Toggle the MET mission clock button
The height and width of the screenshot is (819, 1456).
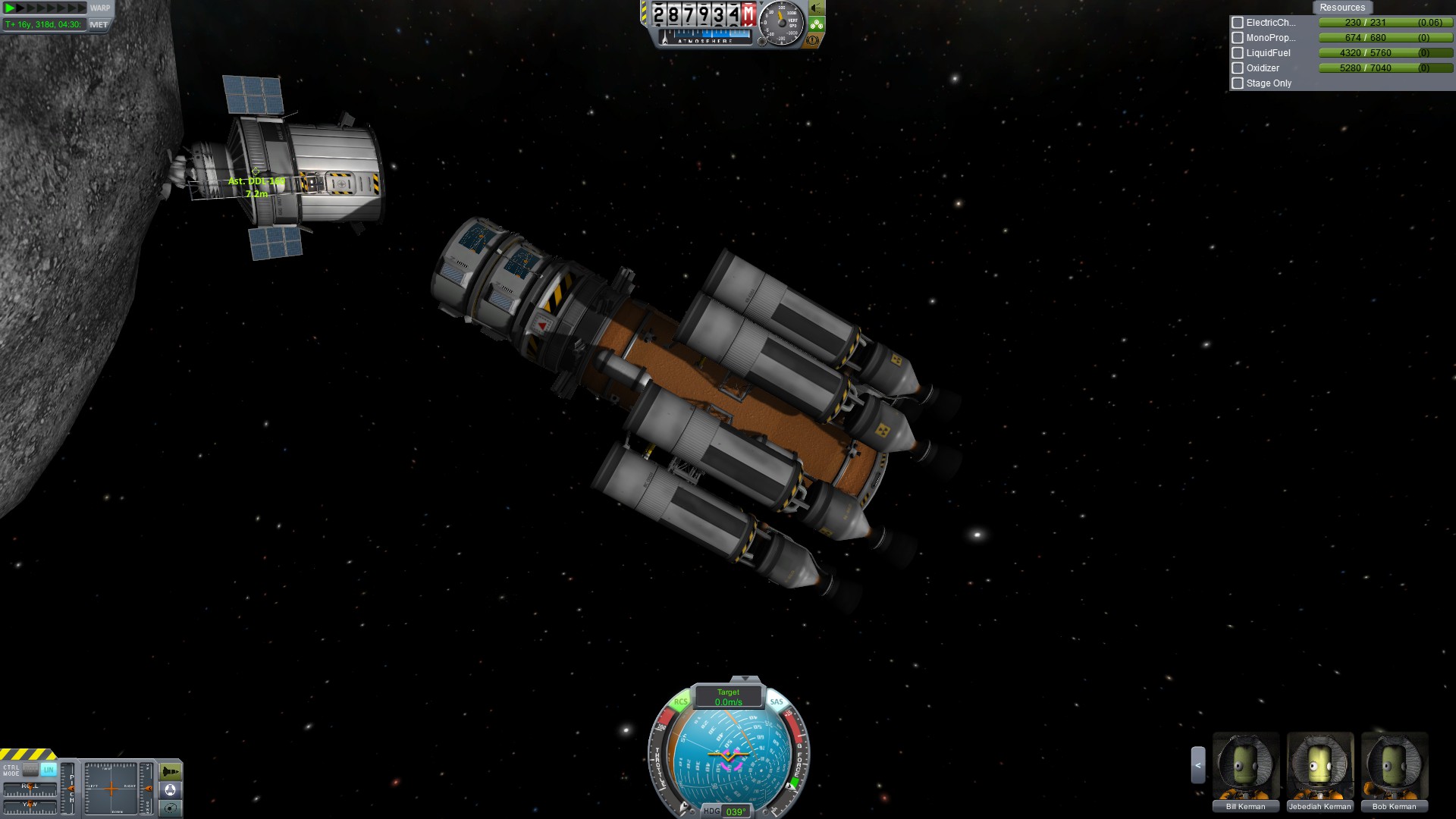(99, 24)
